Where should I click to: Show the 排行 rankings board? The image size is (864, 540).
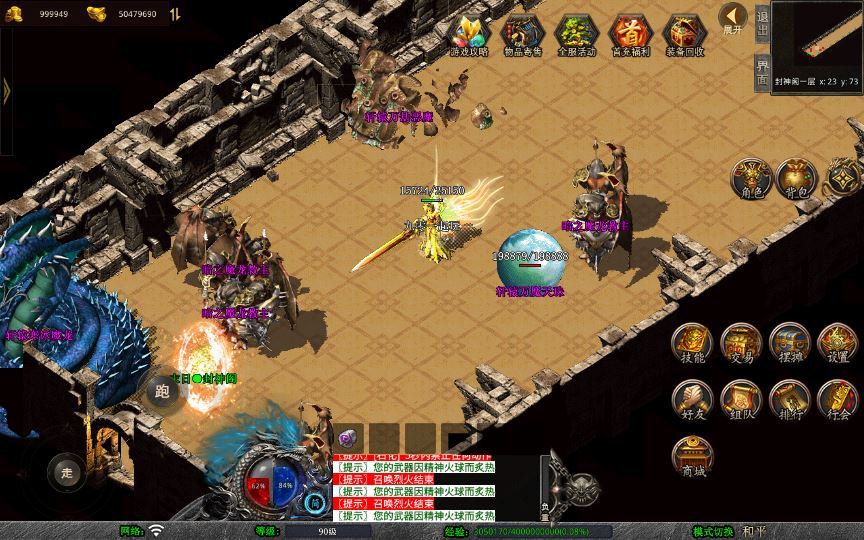tap(790, 398)
